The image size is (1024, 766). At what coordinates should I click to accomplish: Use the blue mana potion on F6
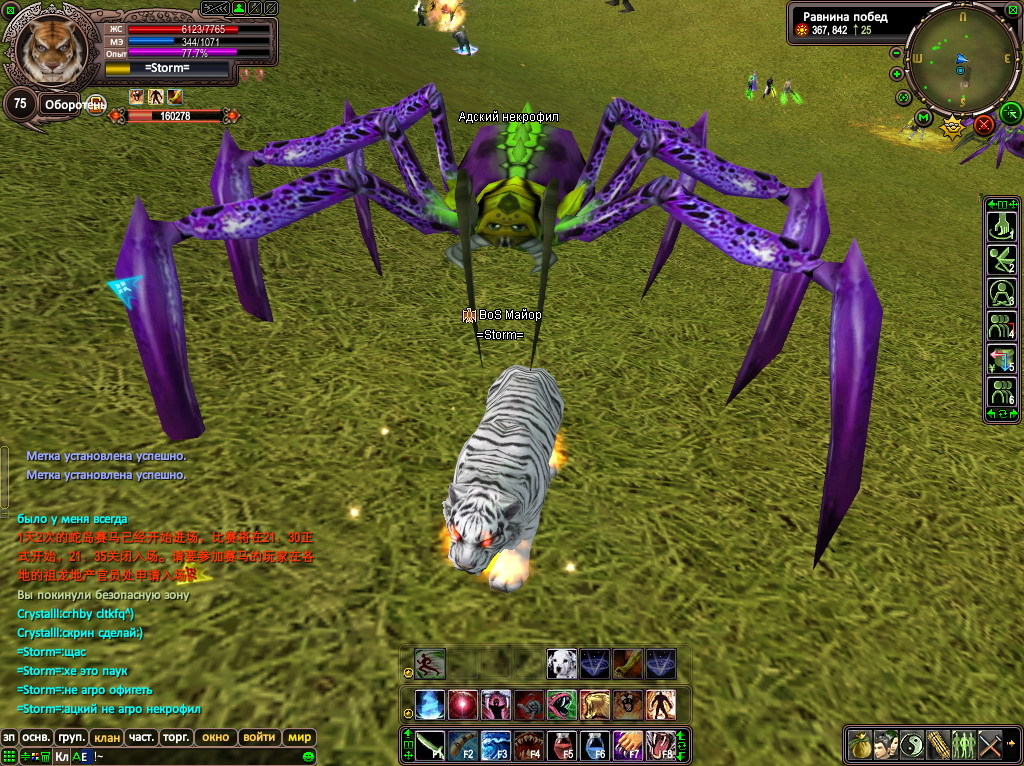(596, 745)
